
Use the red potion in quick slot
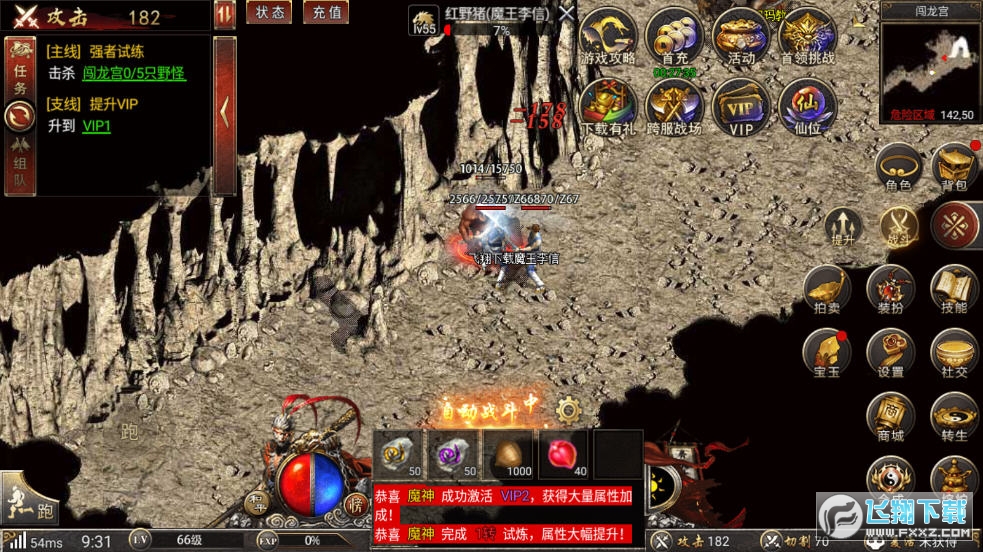pos(563,455)
